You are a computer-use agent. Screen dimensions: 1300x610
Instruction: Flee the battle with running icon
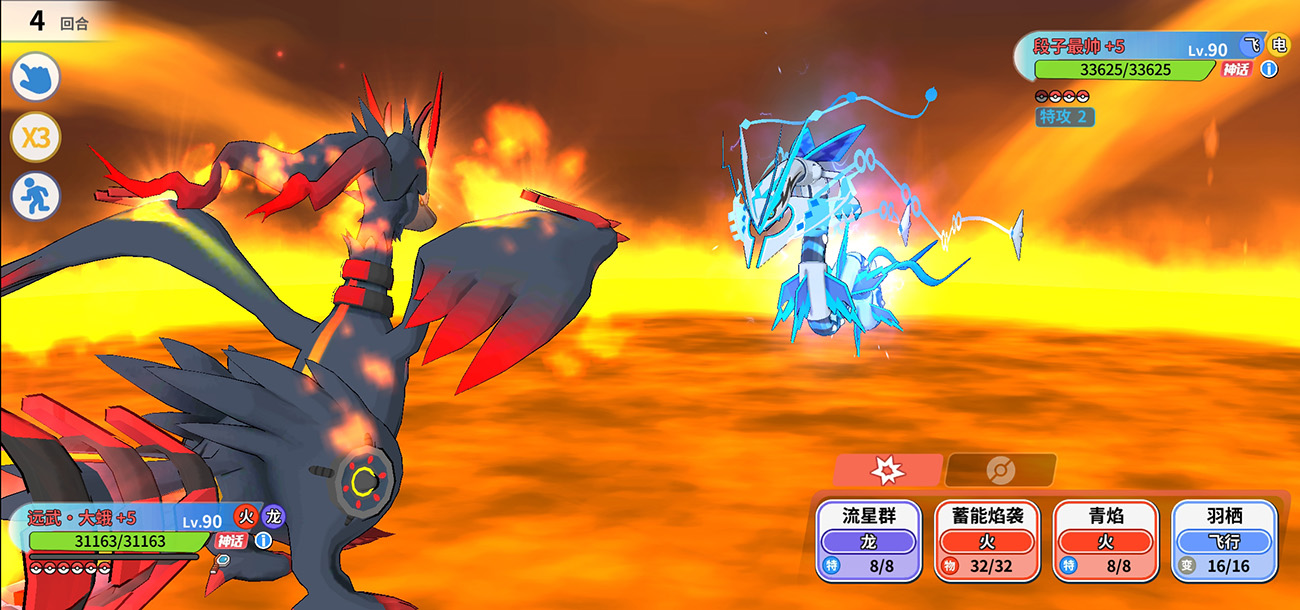(x=36, y=197)
